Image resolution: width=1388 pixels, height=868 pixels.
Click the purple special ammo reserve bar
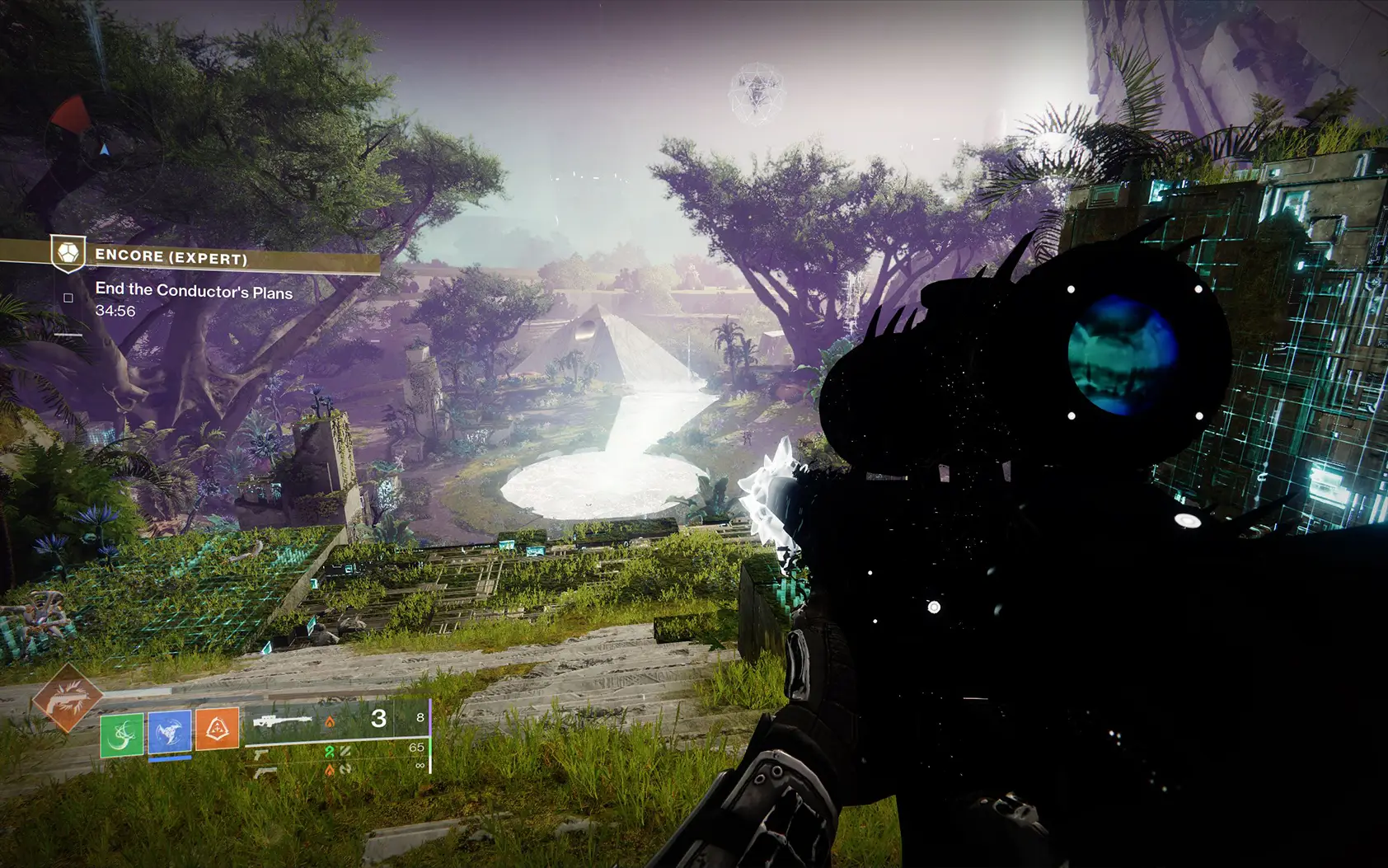[x=430, y=717]
